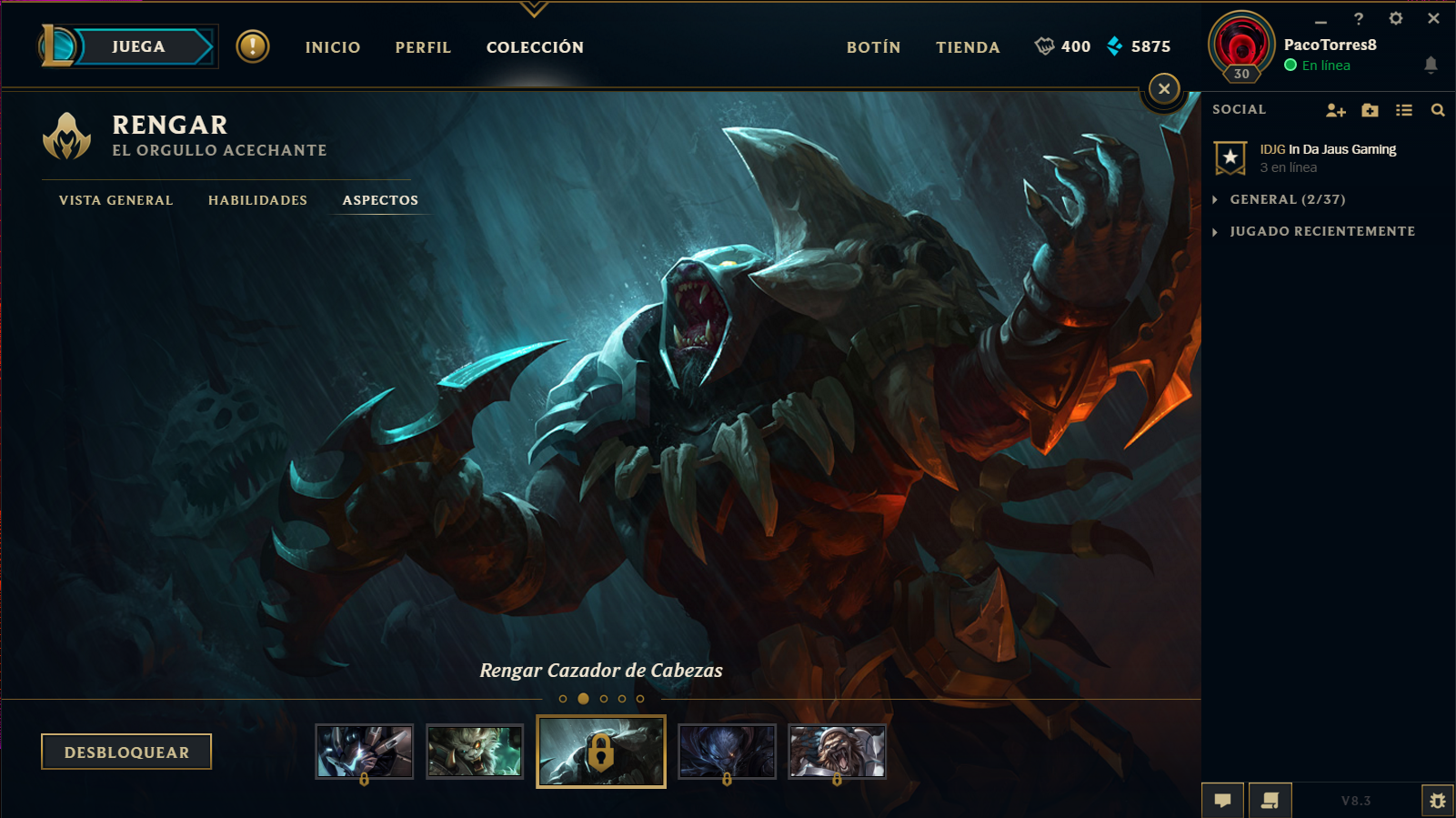Screen dimensions: 1456x818
Task: Click the scroll/patch notes icon at bottom right
Action: coord(1268,800)
